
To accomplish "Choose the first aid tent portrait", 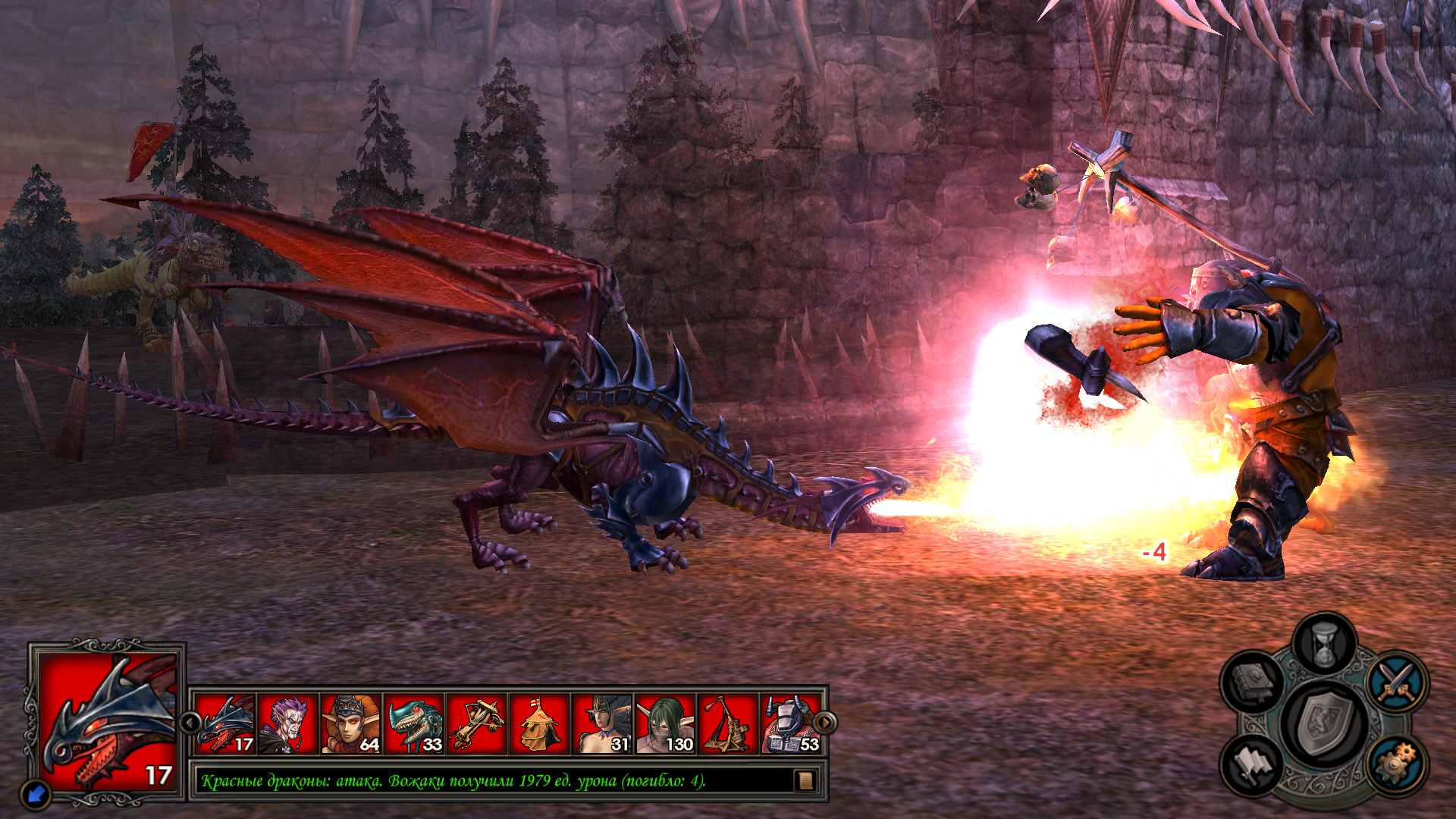I will [539, 724].
